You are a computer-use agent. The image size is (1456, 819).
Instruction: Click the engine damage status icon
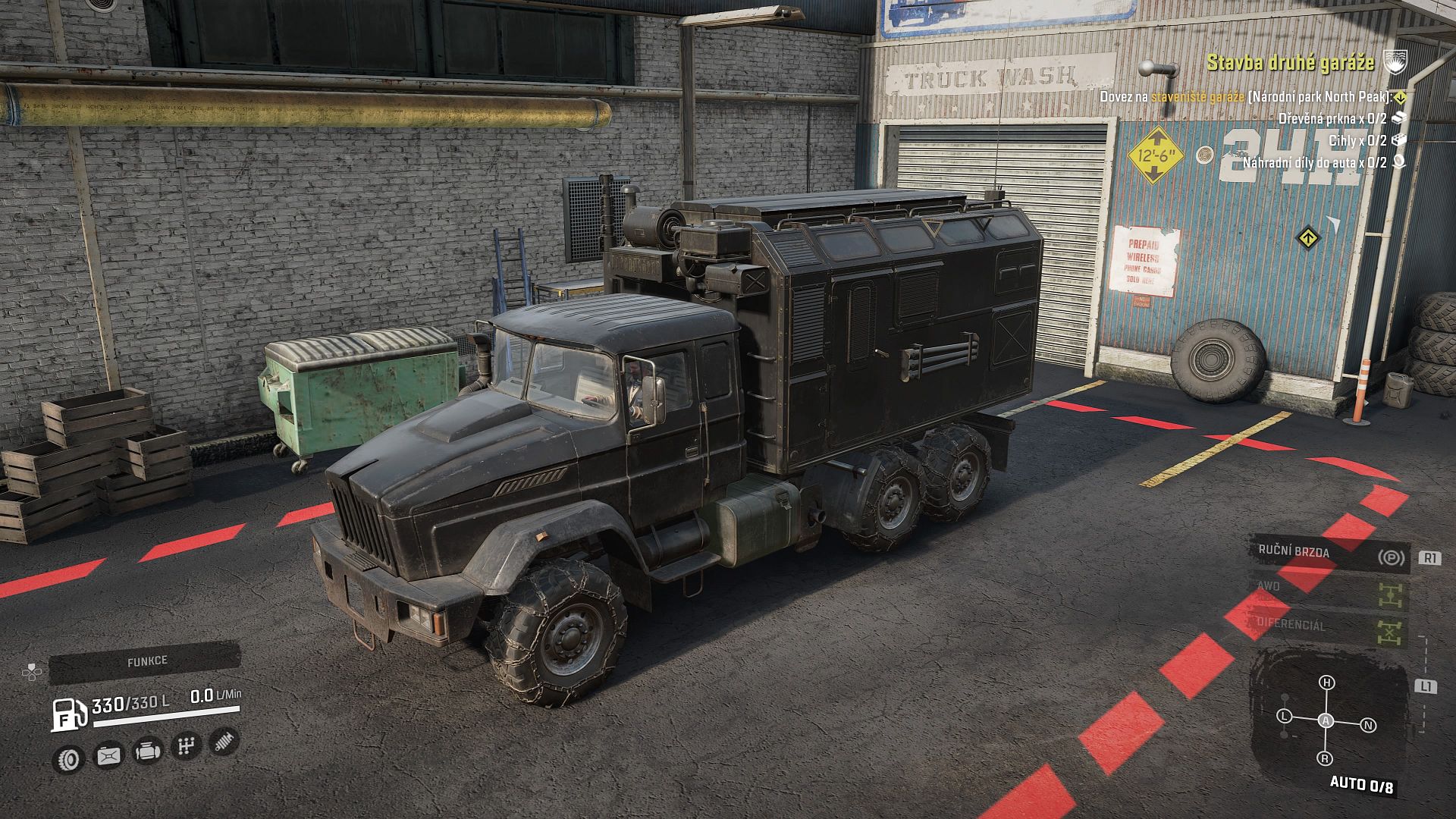(147, 751)
